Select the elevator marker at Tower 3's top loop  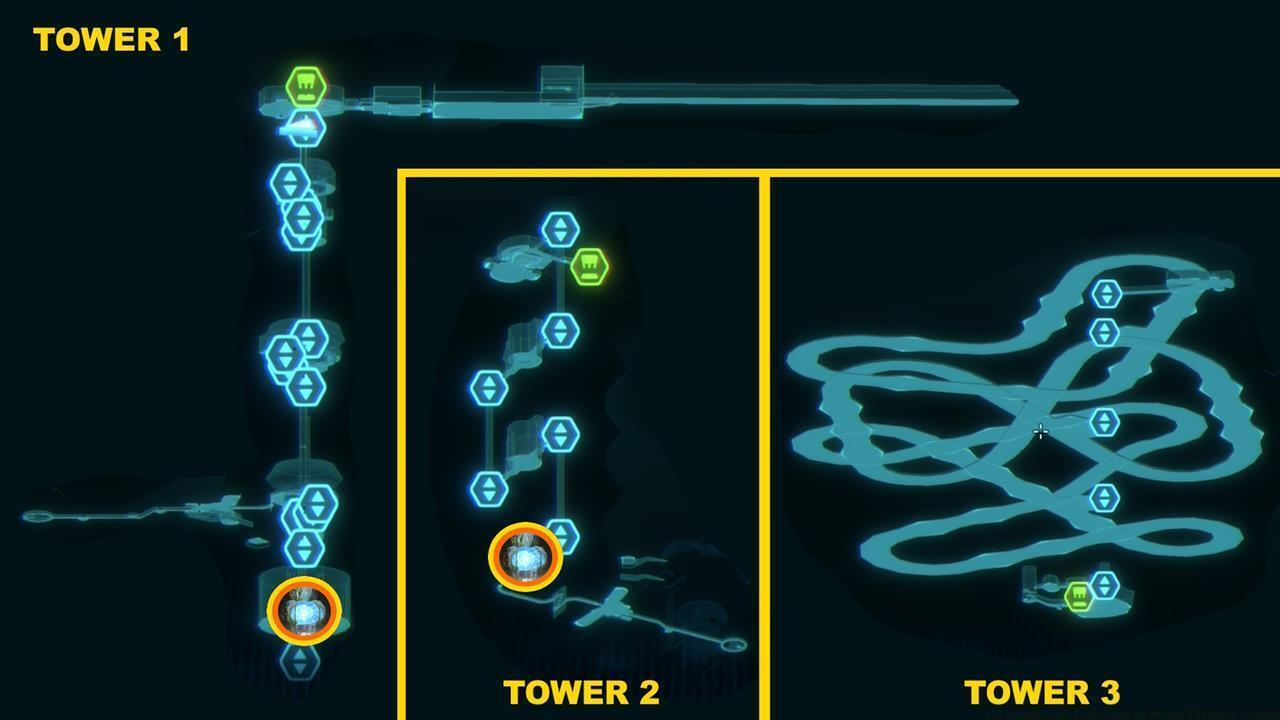pos(1108,295)
